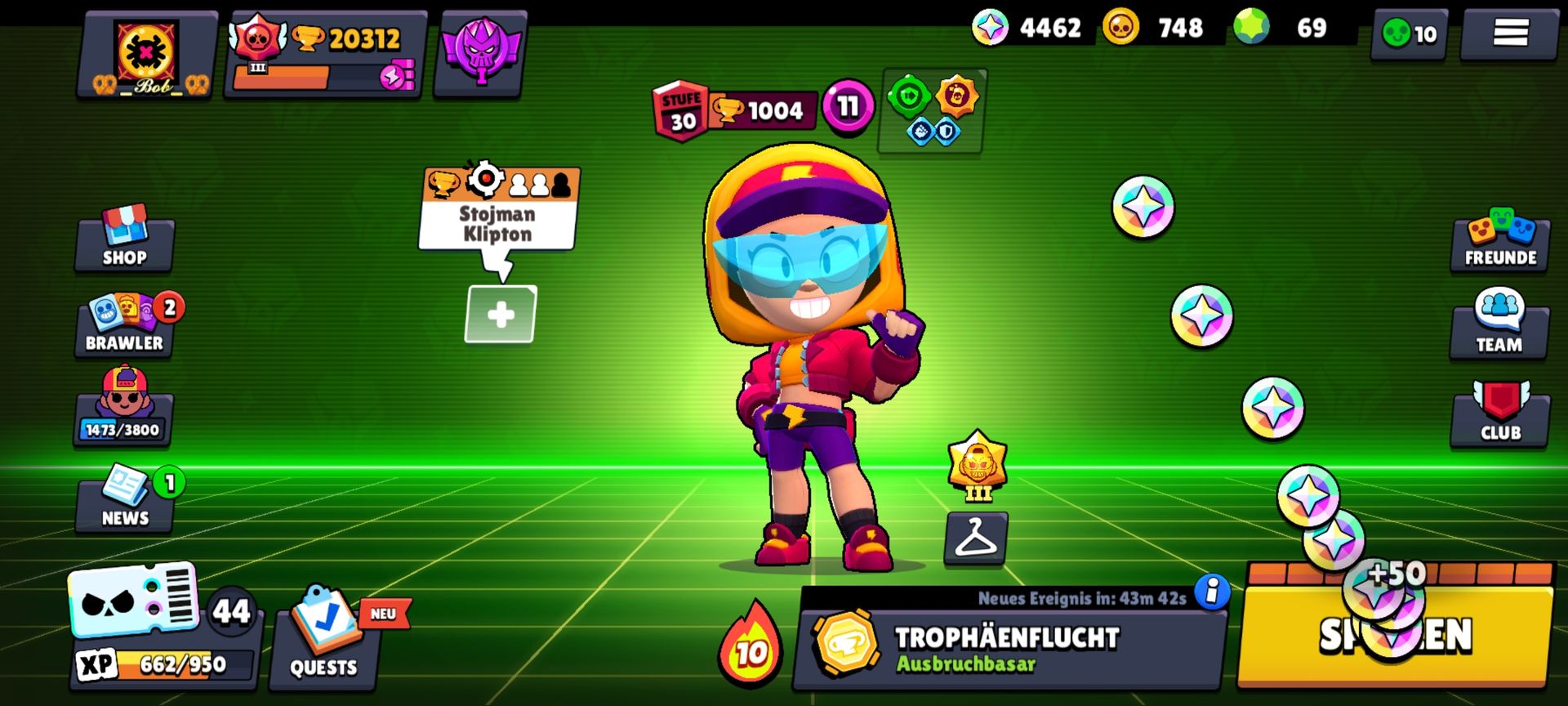
Task: Invite a teammate with the plus slot
Action: tap(501, 315)
